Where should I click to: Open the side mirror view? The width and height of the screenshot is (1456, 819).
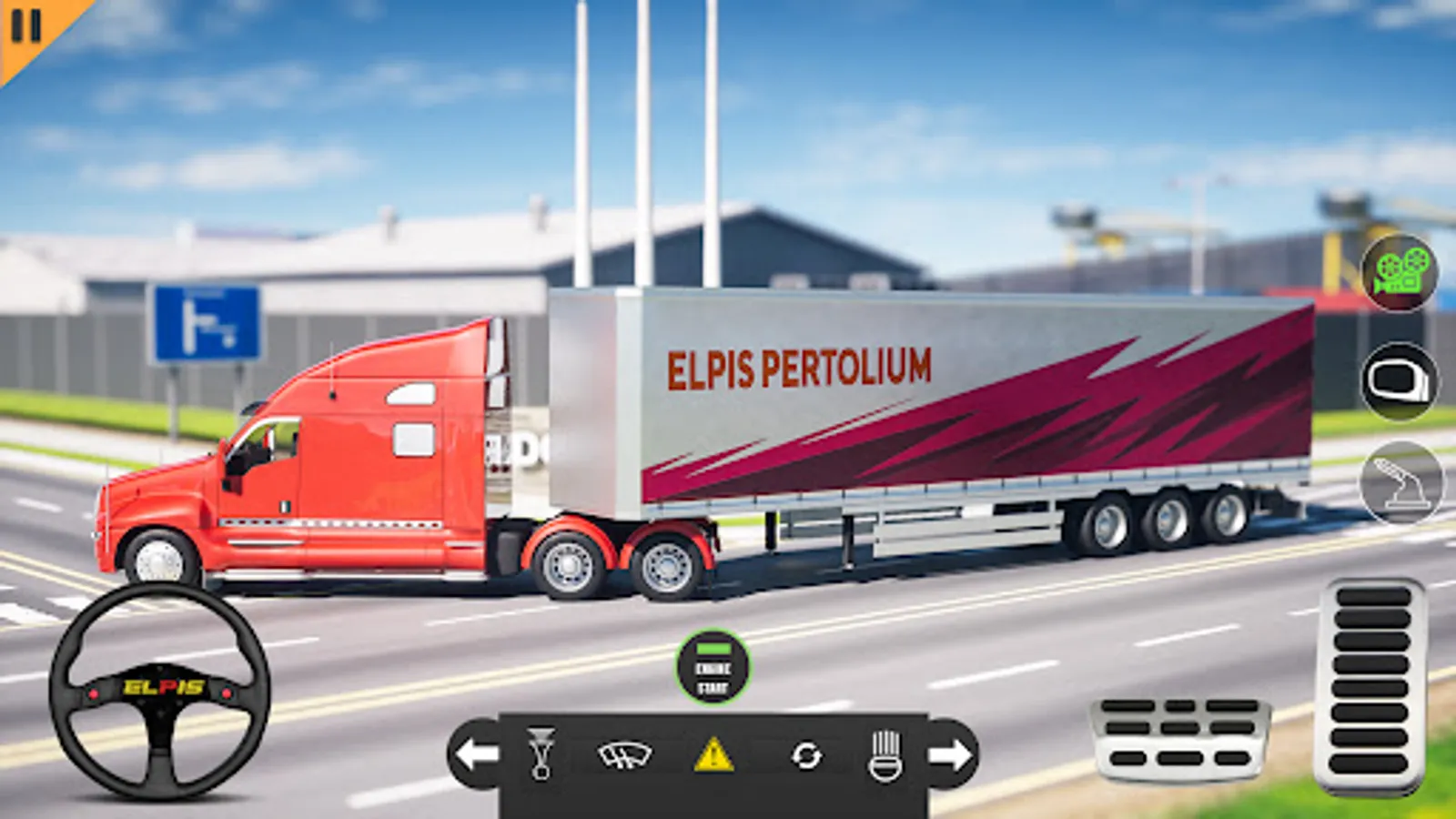1400,380
